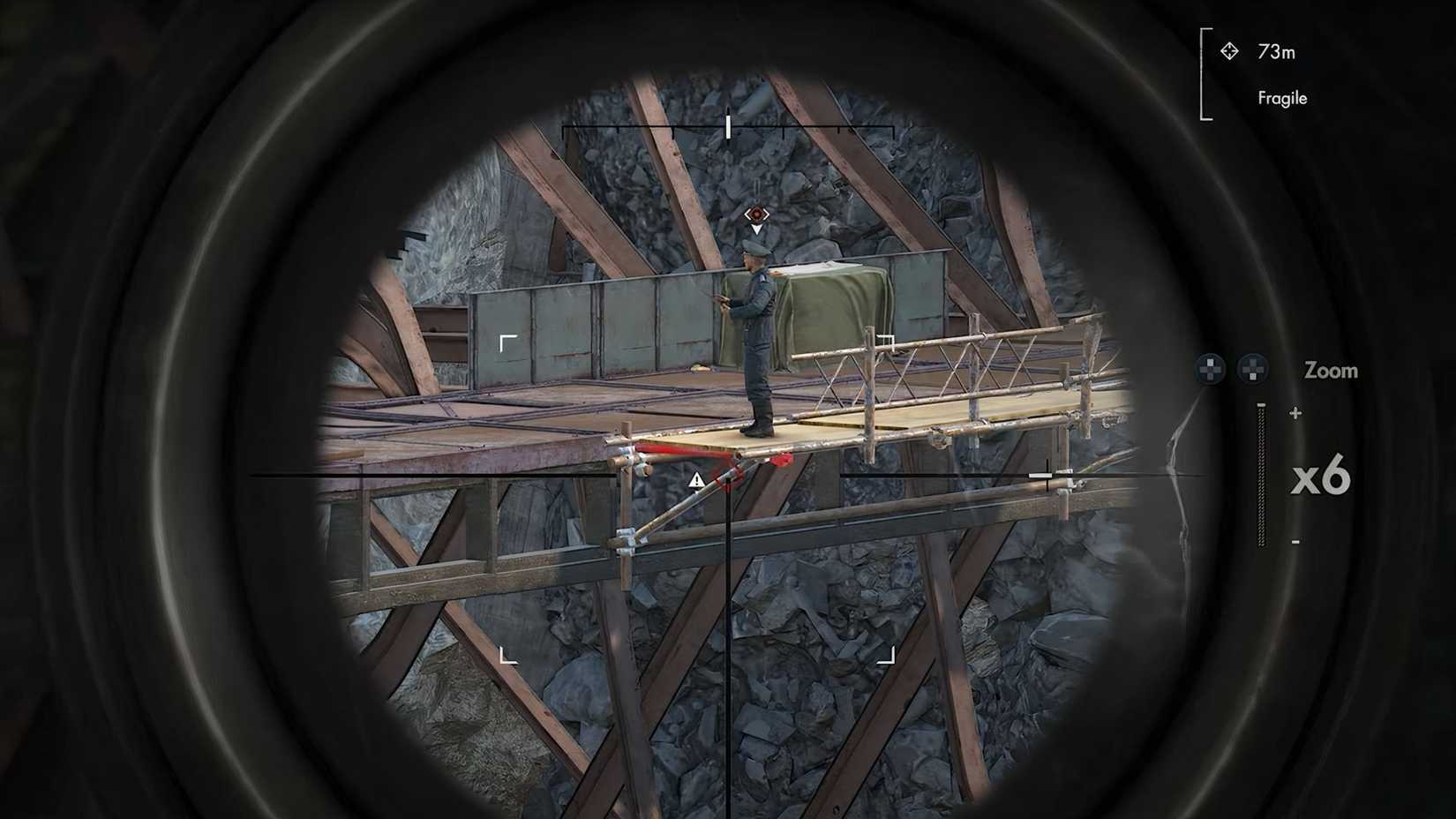Screen dimensions: 1456x819
Task: Click the warning triangle on the scaffolding joint
Action: pos(697,479)
